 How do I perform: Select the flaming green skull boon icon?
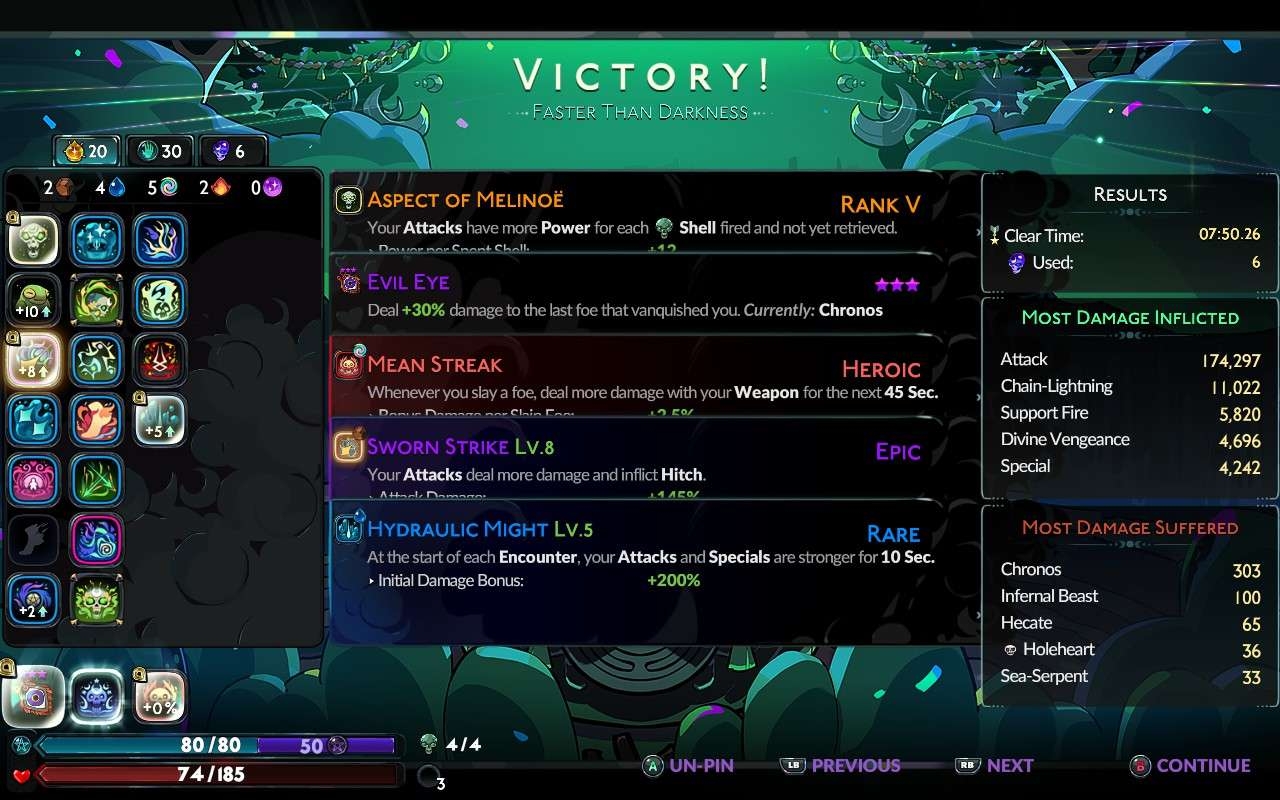[x=97, y=600]
